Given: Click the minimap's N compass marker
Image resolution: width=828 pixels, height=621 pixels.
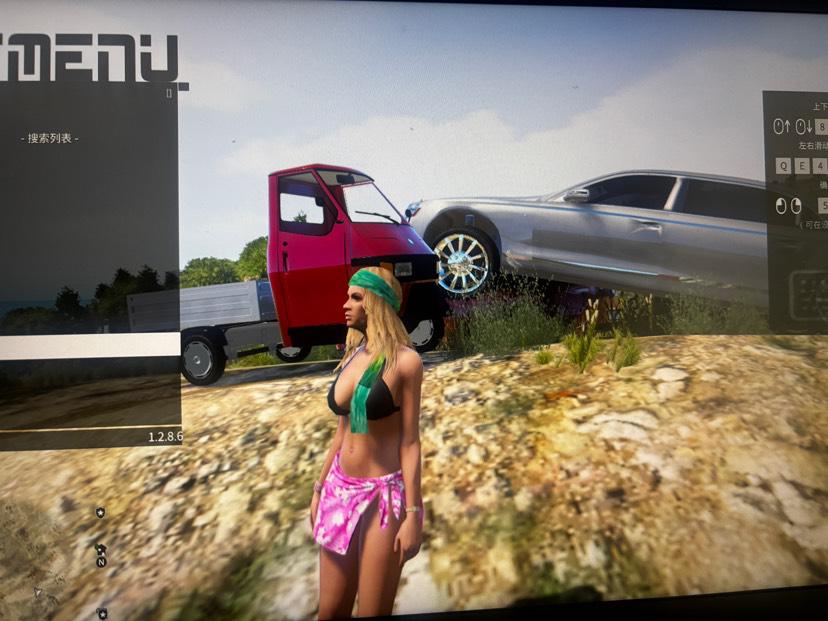Looking at the screenshot, I should tap(101, 562).
